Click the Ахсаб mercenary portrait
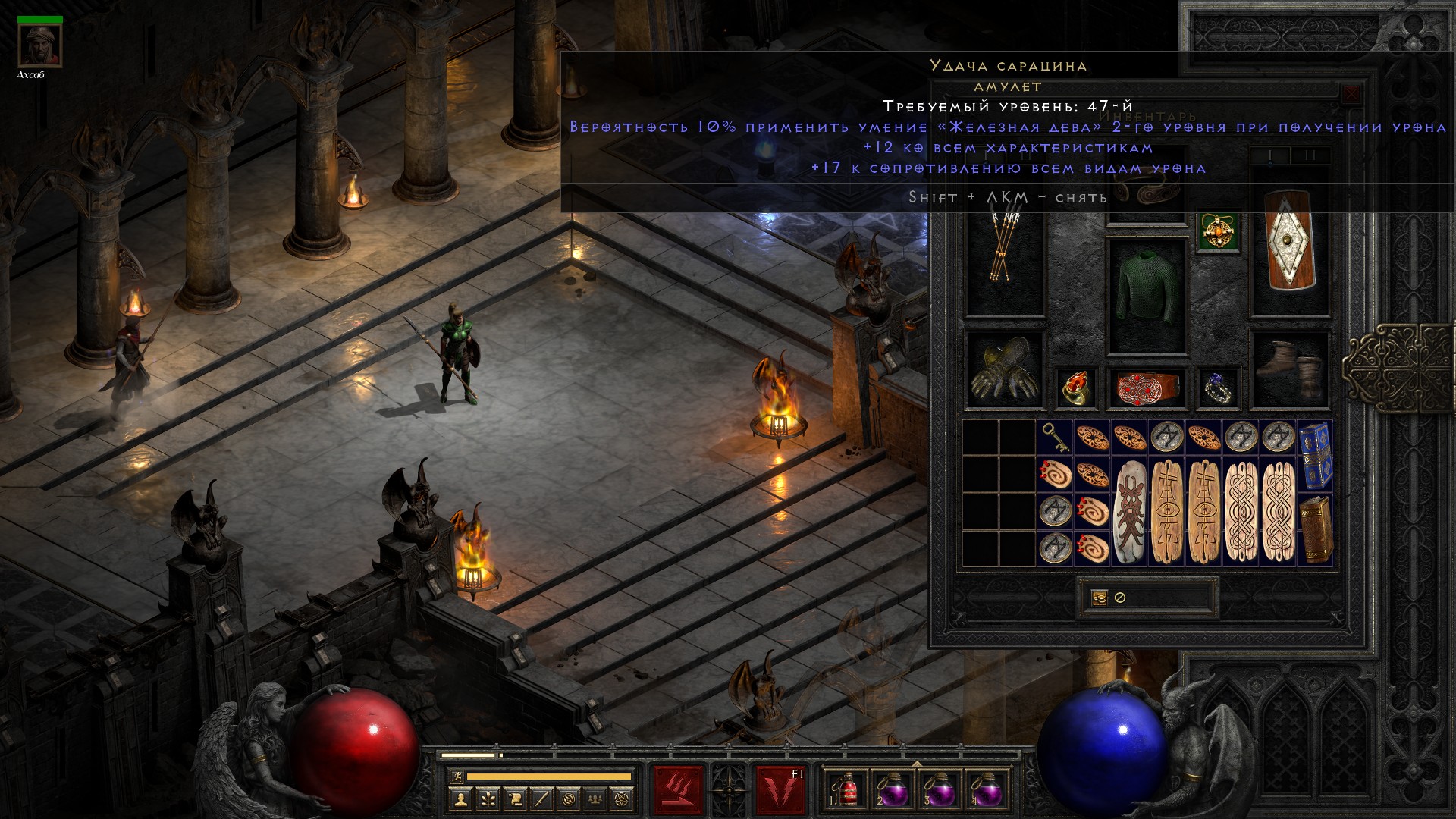Screen dimensions: 1456x819 tap(39, 45)
